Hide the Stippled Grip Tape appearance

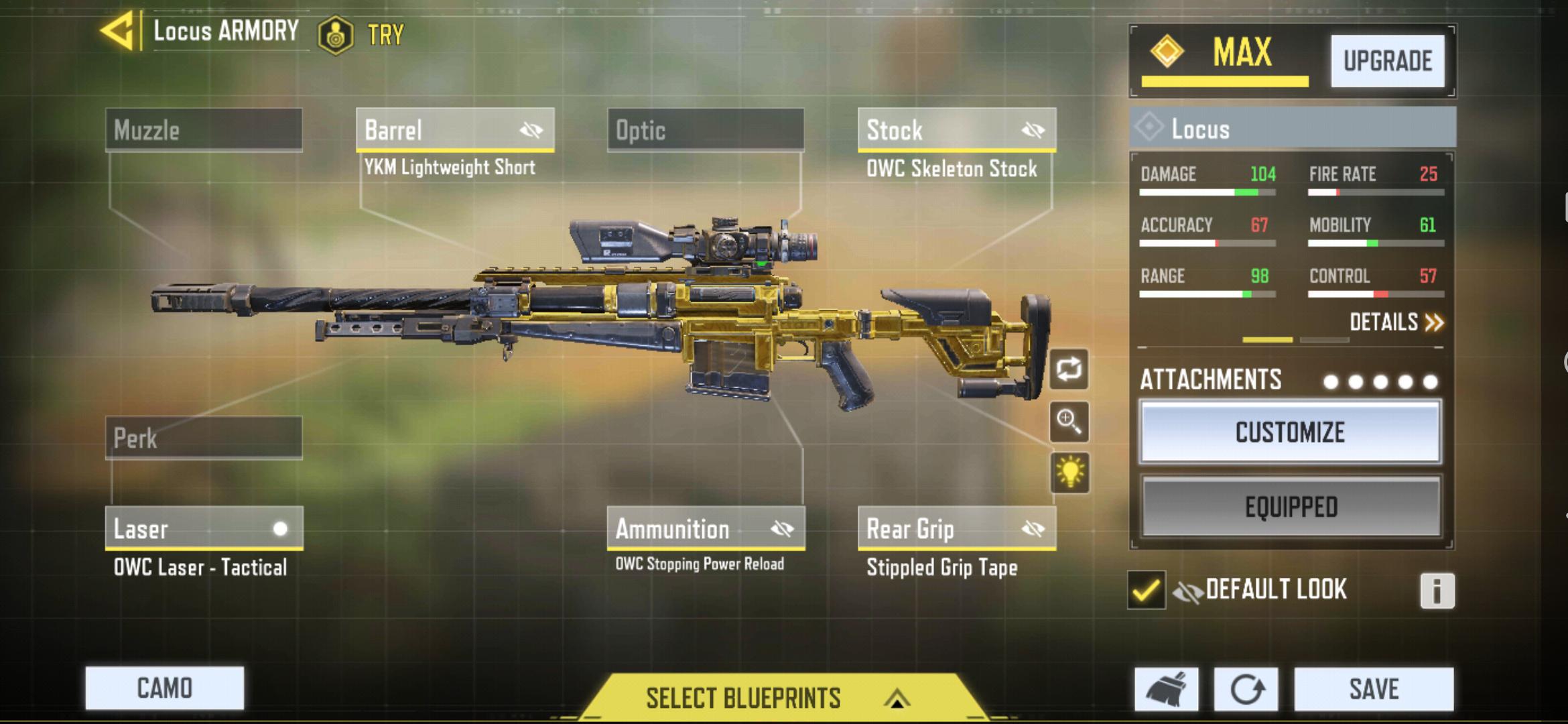point(1033,529)
